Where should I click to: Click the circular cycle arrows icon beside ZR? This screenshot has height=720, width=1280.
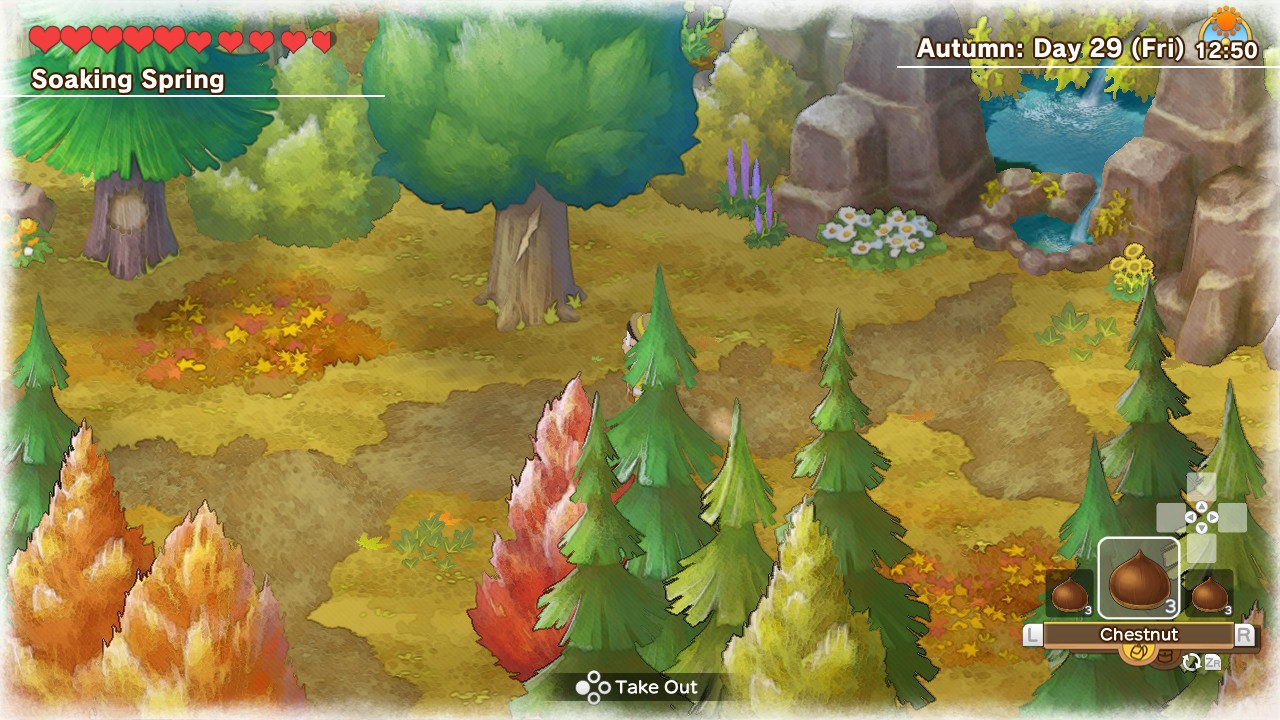click(1193, 662)
